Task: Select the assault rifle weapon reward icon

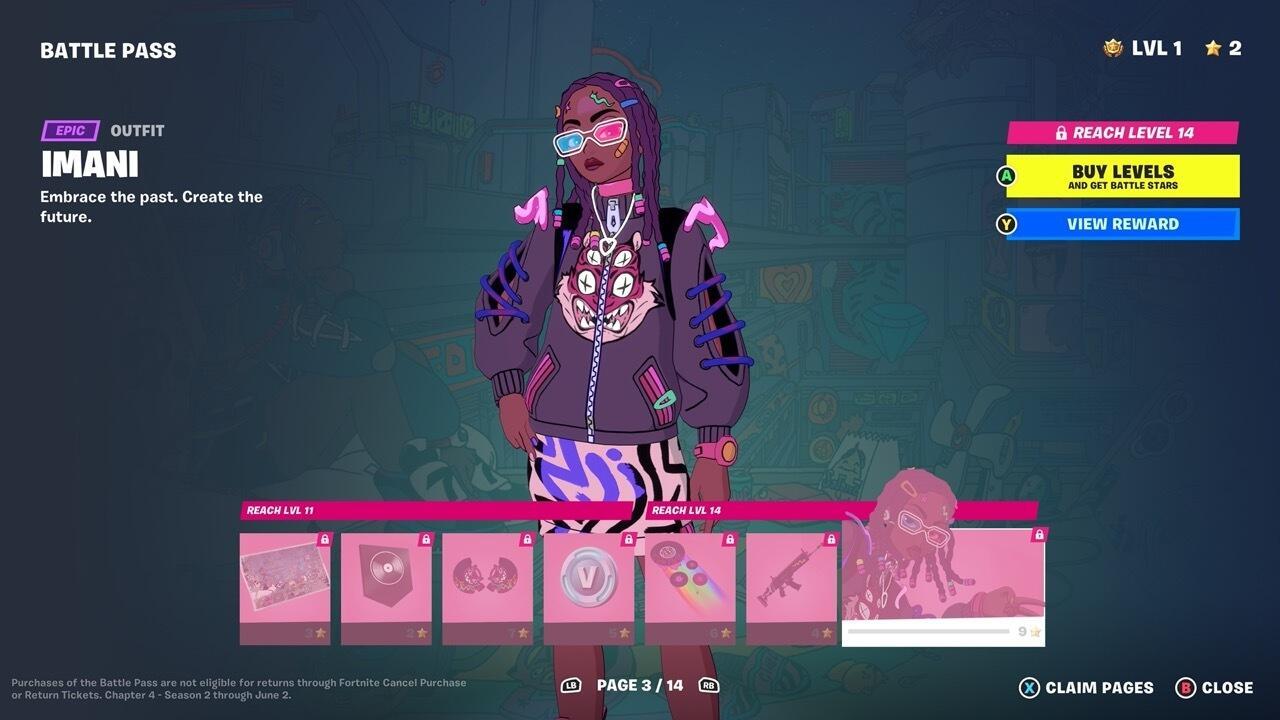Action: pyautogui.click(x=790, y=578)
